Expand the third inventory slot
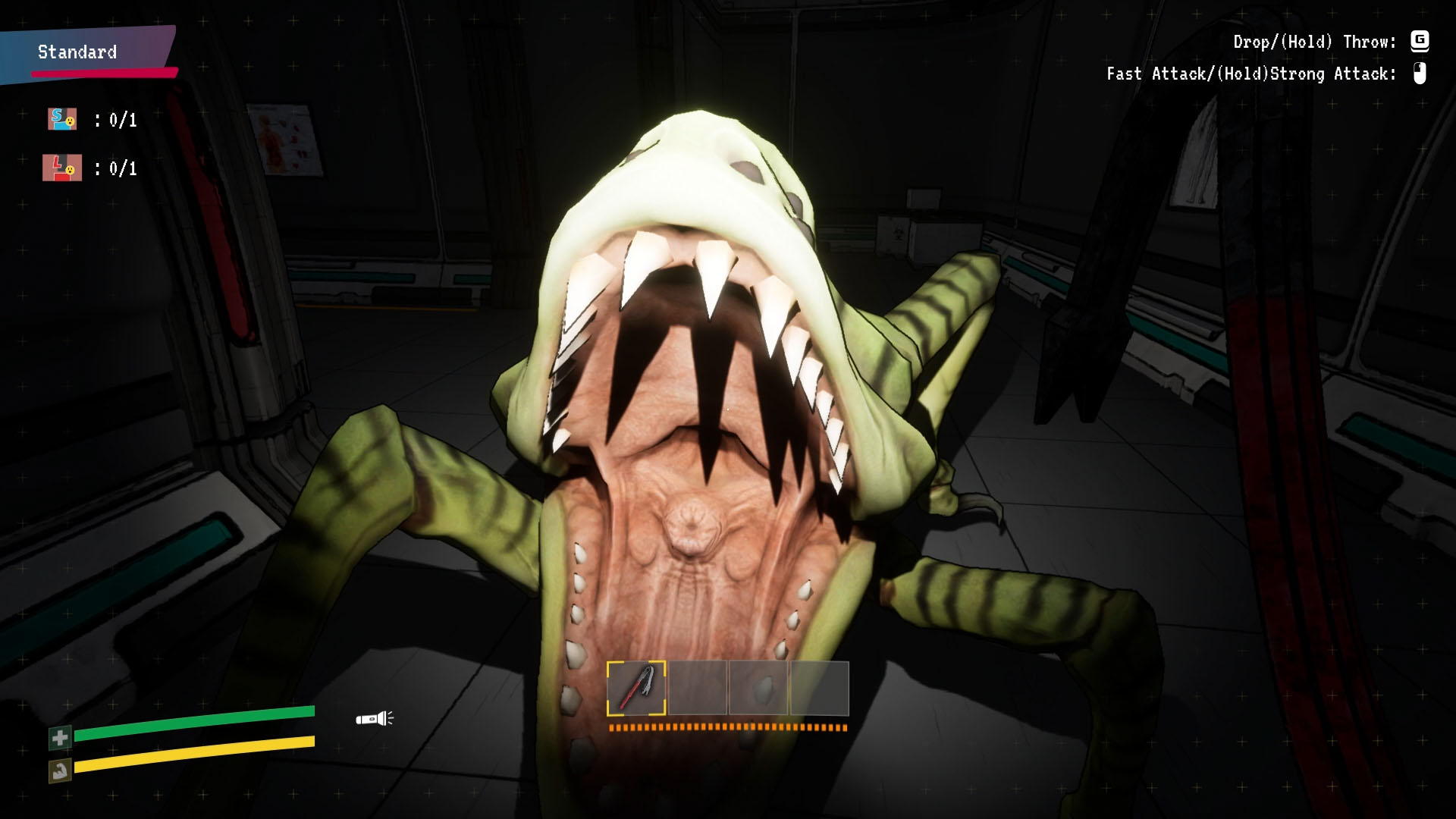The width and height of the screenshot is (1456, 819). 758,689
